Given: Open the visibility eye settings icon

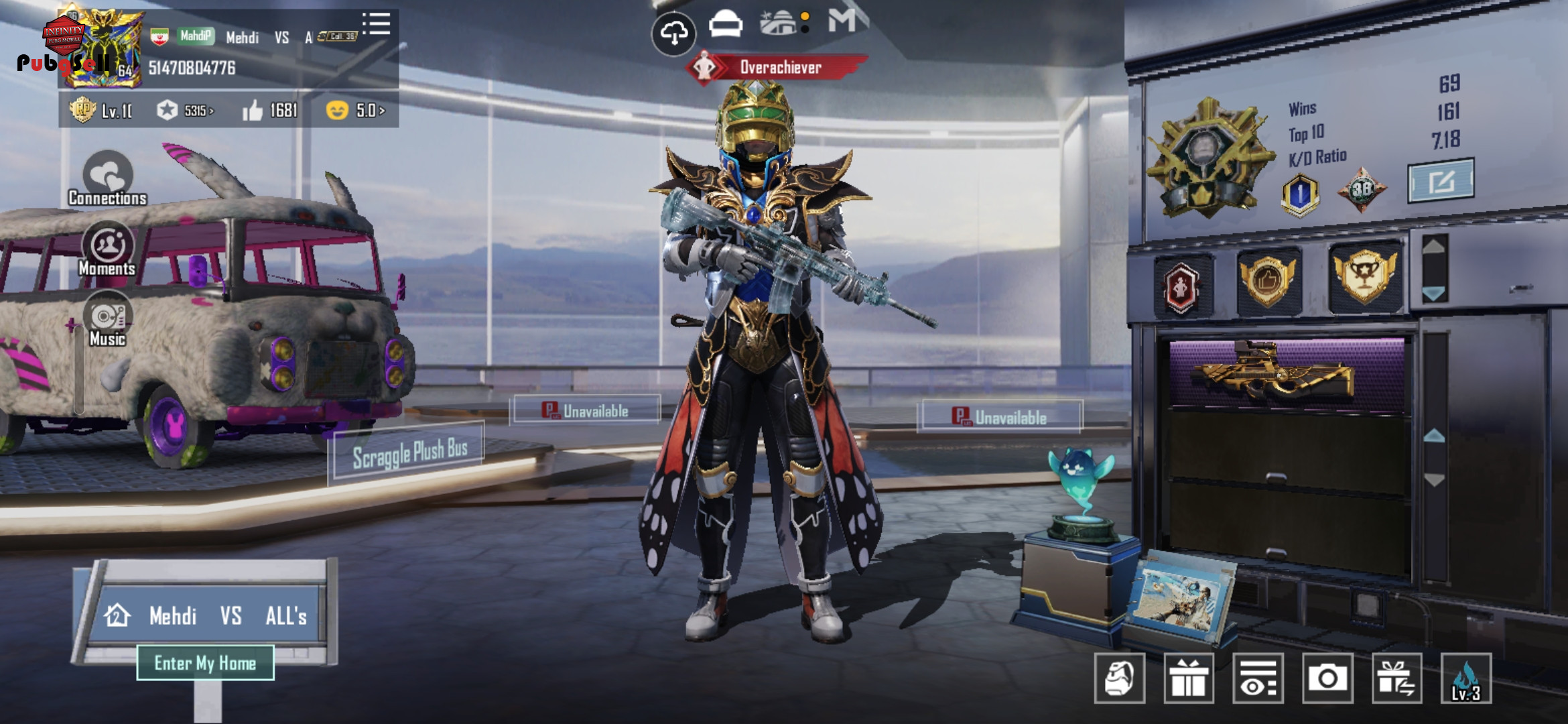Looking at the screenshot, I should pos(1258,678).
